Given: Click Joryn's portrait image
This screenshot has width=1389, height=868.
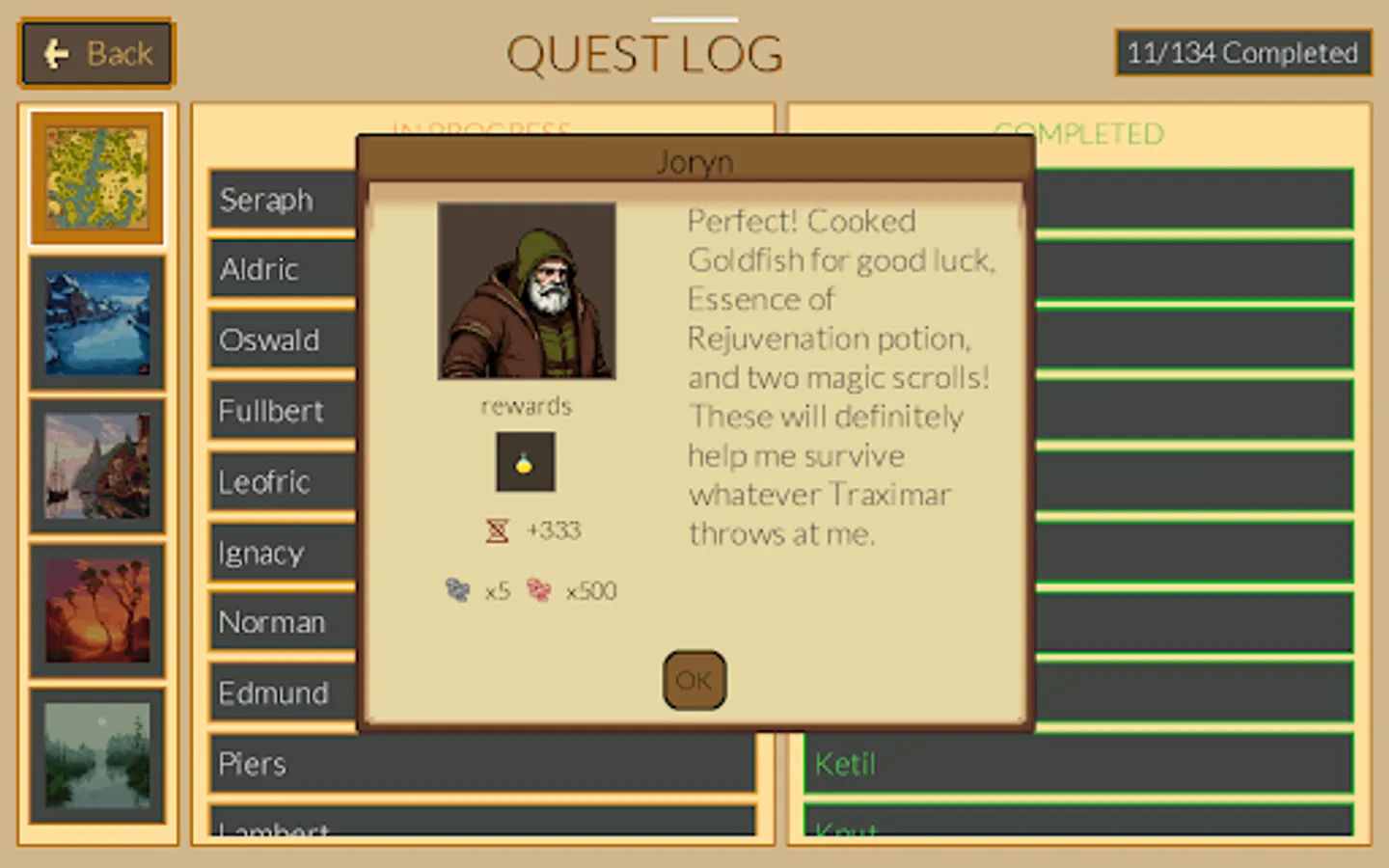Looking at the screenshot, I should pyautogui.click(x=526, y=290).
